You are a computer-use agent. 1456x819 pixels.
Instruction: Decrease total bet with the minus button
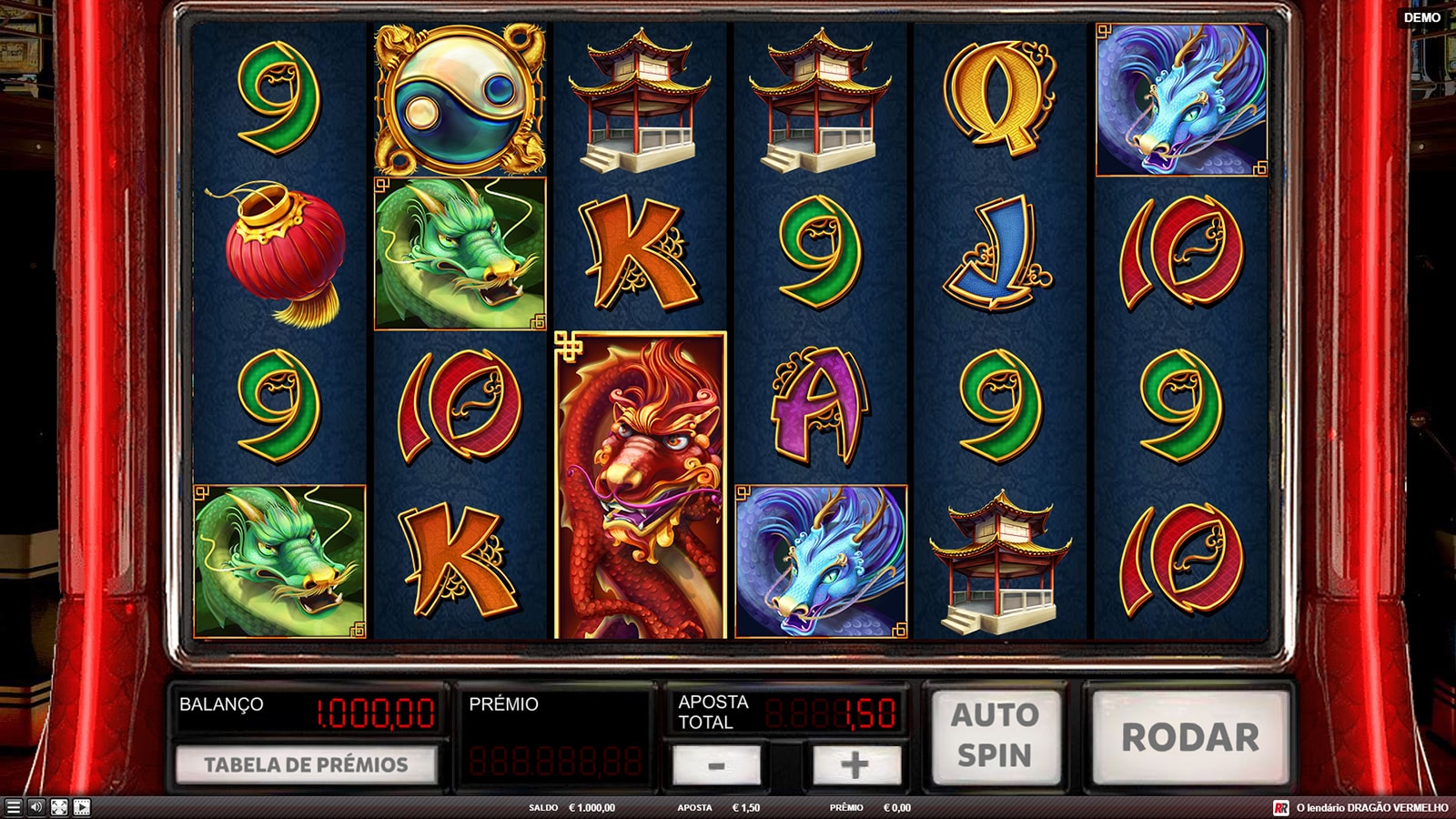(x=716, y=764)
